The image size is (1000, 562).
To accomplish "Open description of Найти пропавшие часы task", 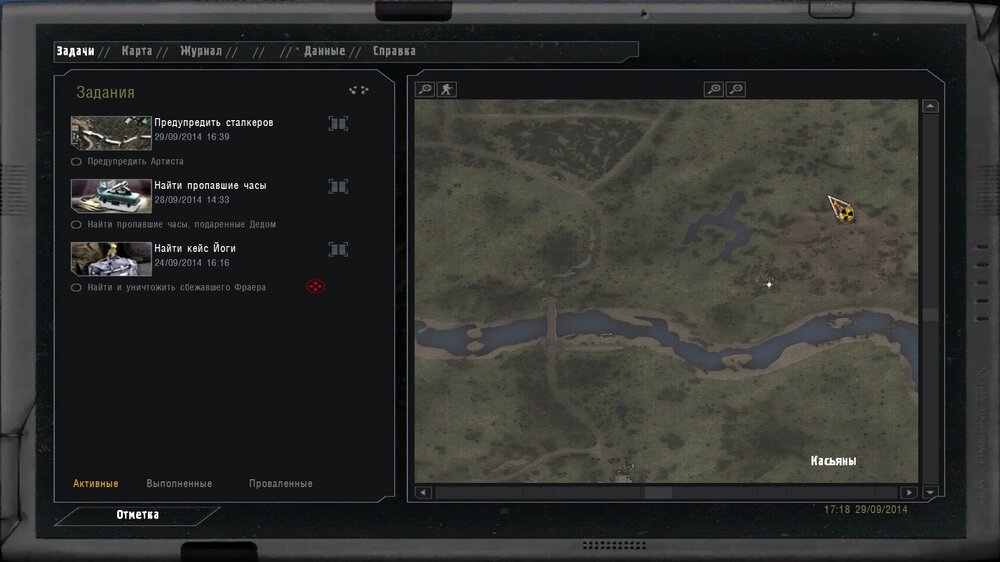I will click(338, 187).
